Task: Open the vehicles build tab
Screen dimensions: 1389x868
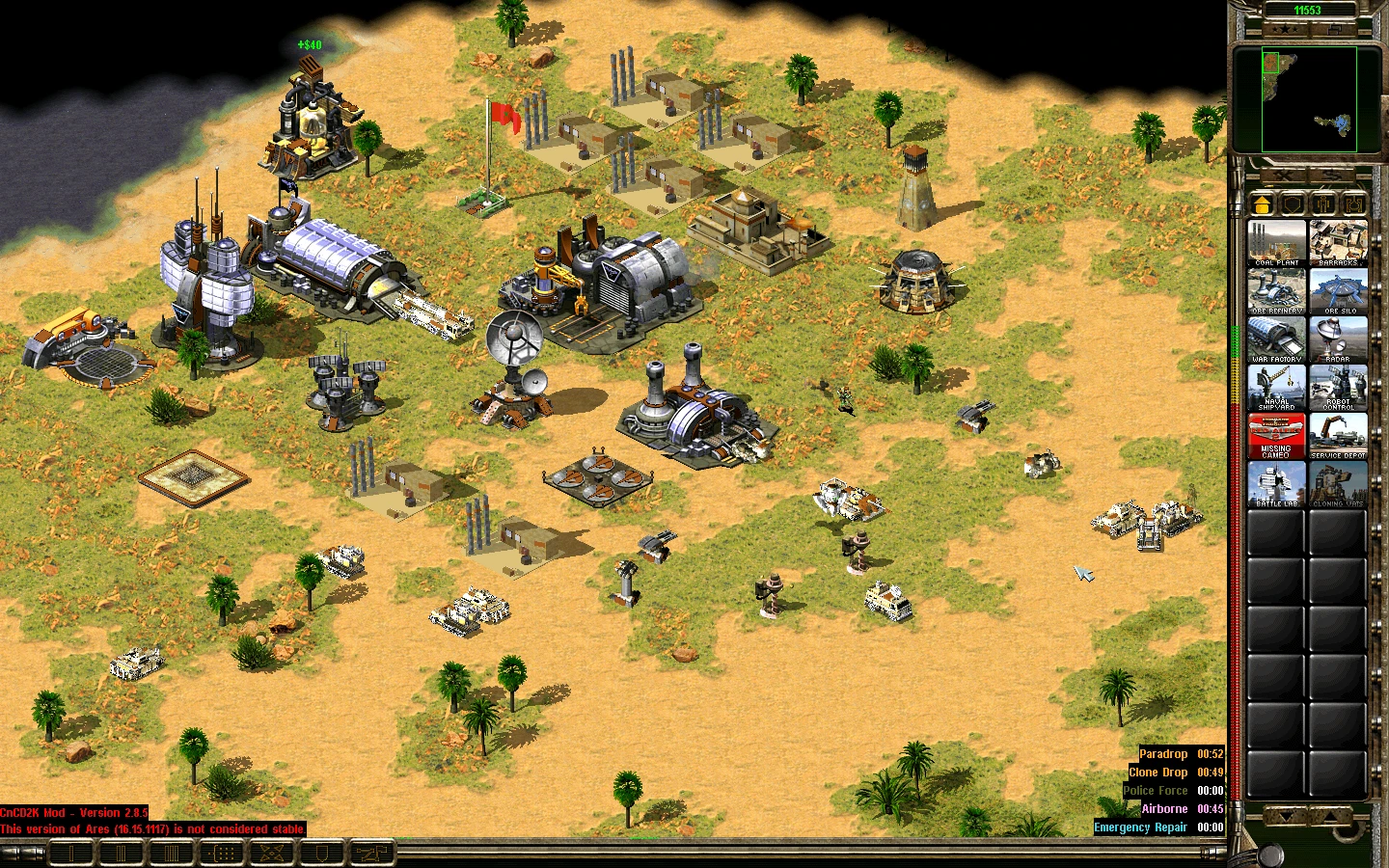Action: [x=1353, y=203]
